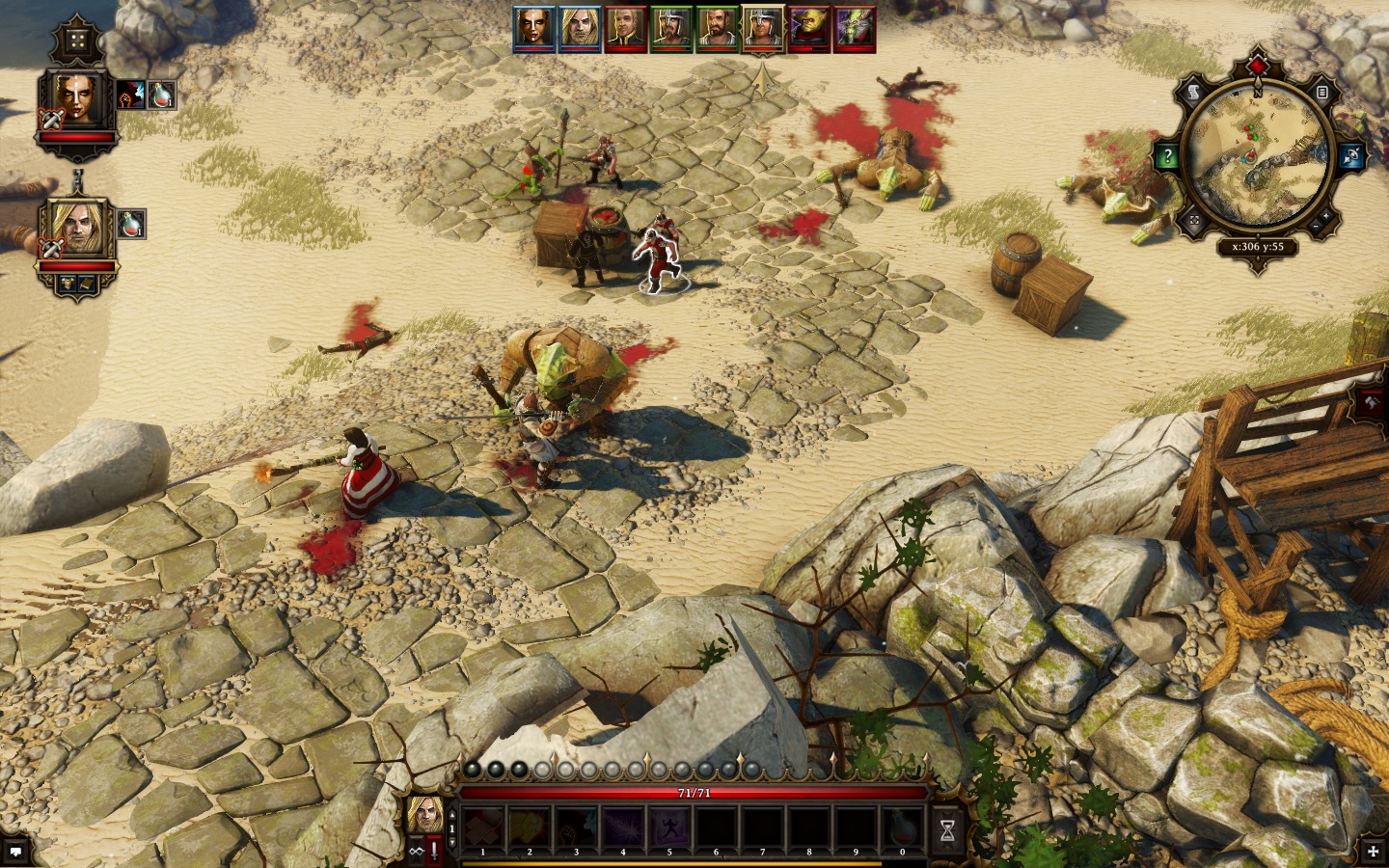
Task: Open the four-dot menu above party portraits
Action: tap(75, 41)
